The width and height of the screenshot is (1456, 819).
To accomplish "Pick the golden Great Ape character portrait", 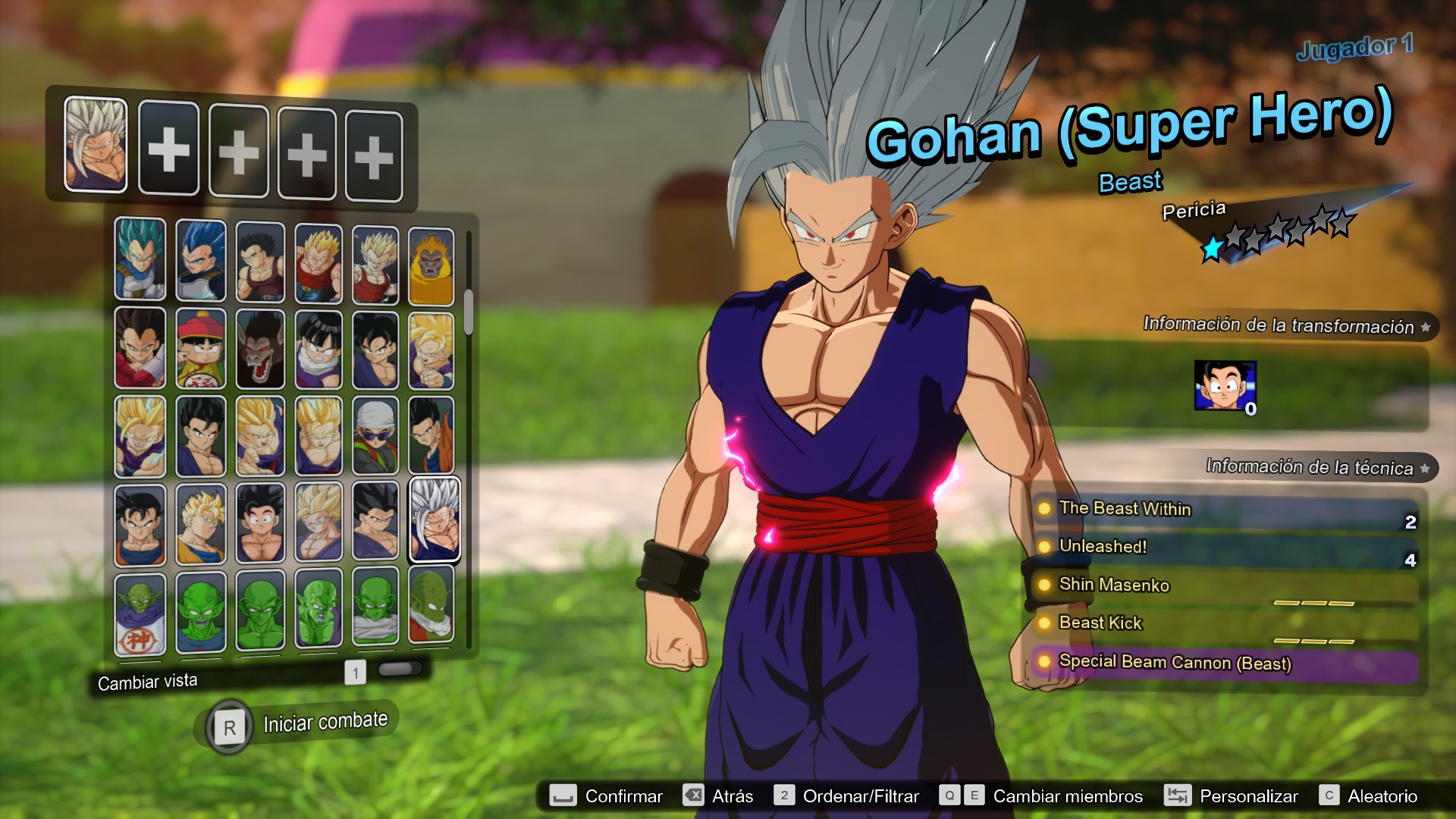I will tap(432, 265).
